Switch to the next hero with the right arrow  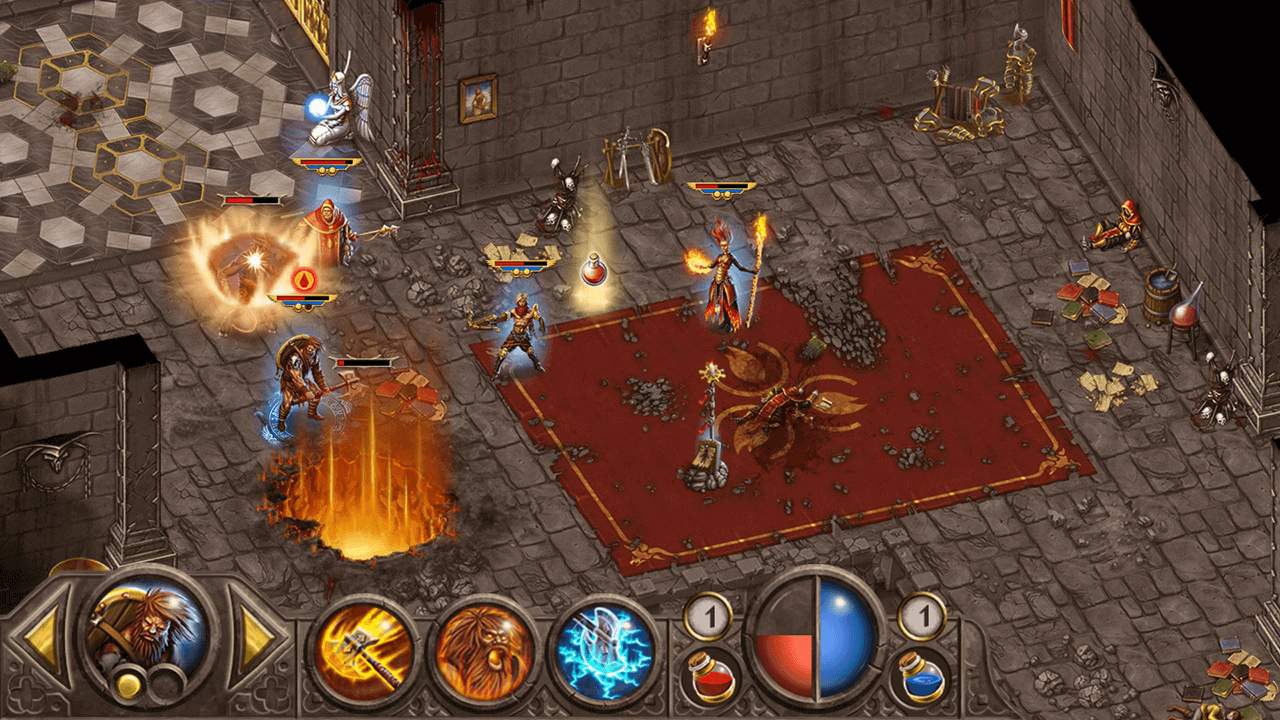256,636
